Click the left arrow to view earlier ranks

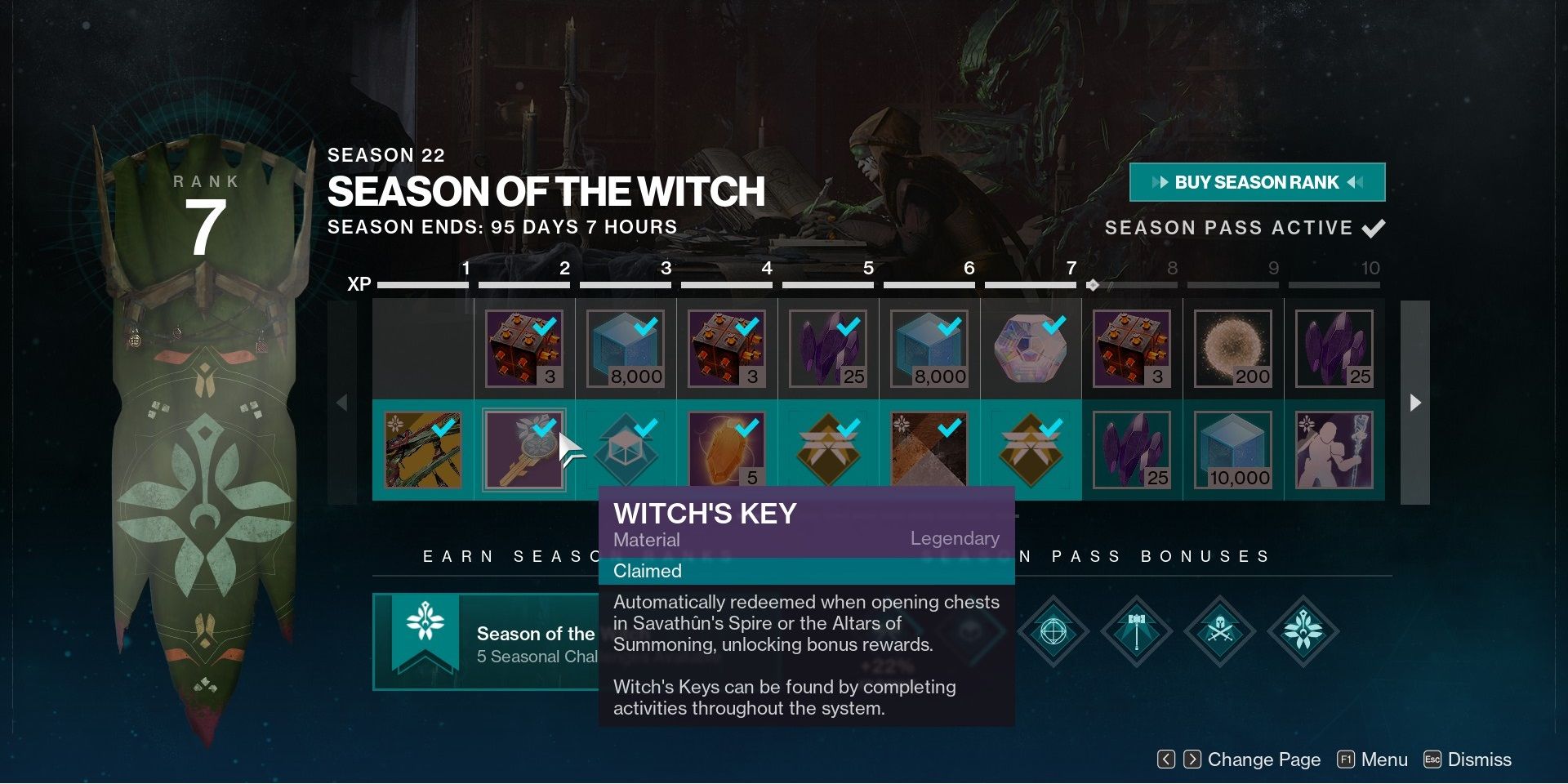[344, 400]
